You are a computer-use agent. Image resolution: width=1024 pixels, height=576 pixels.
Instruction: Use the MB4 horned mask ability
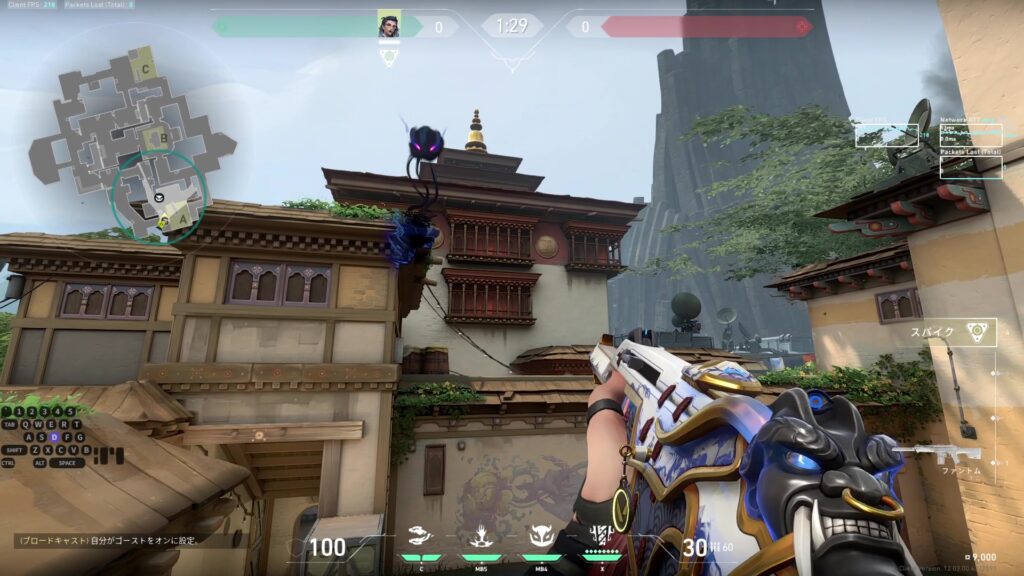[x=541, y=538]
